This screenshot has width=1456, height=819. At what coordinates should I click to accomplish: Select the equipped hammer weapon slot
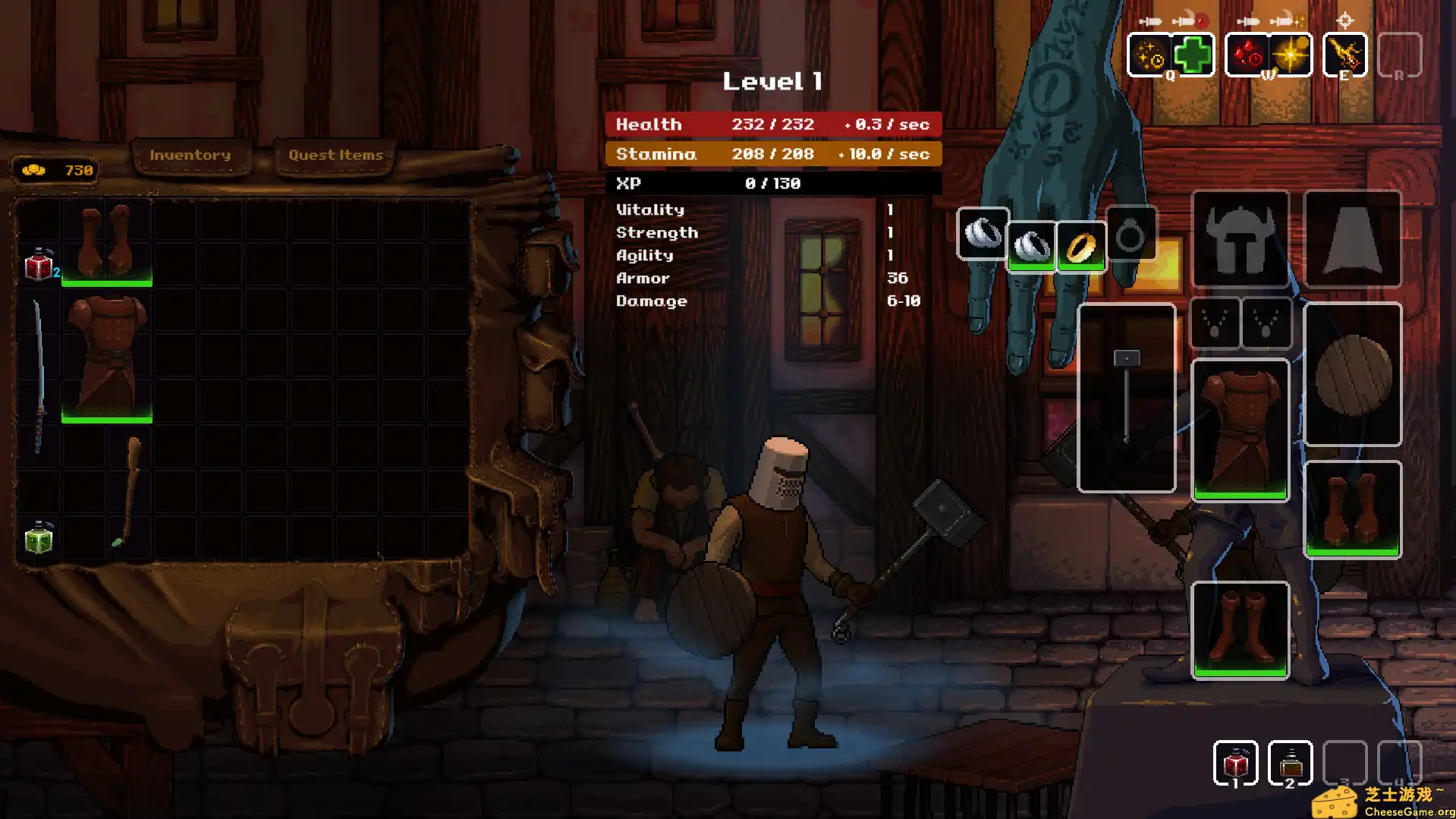tap(1127, 397)
